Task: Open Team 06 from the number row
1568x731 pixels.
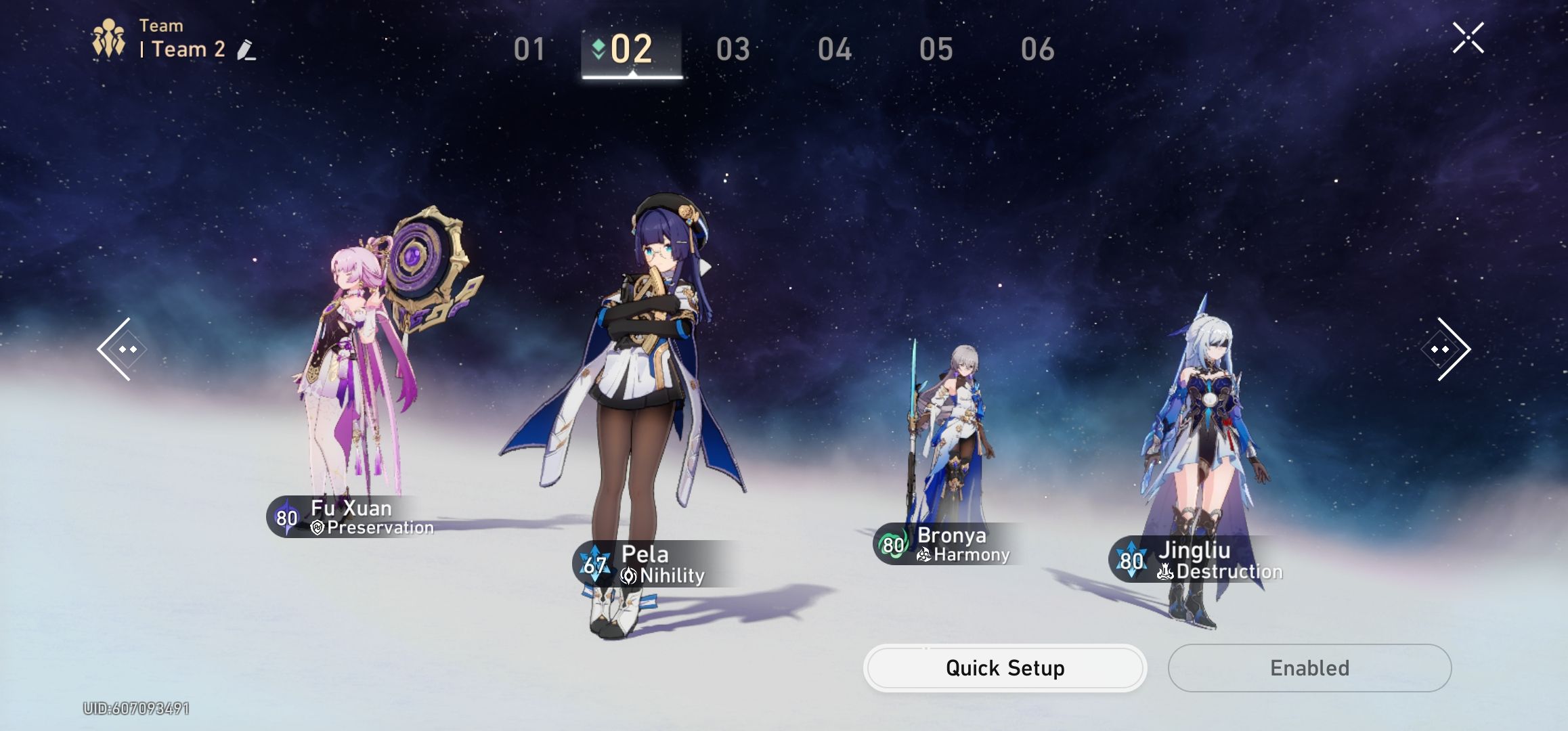Action: (x=1041, y=49)
